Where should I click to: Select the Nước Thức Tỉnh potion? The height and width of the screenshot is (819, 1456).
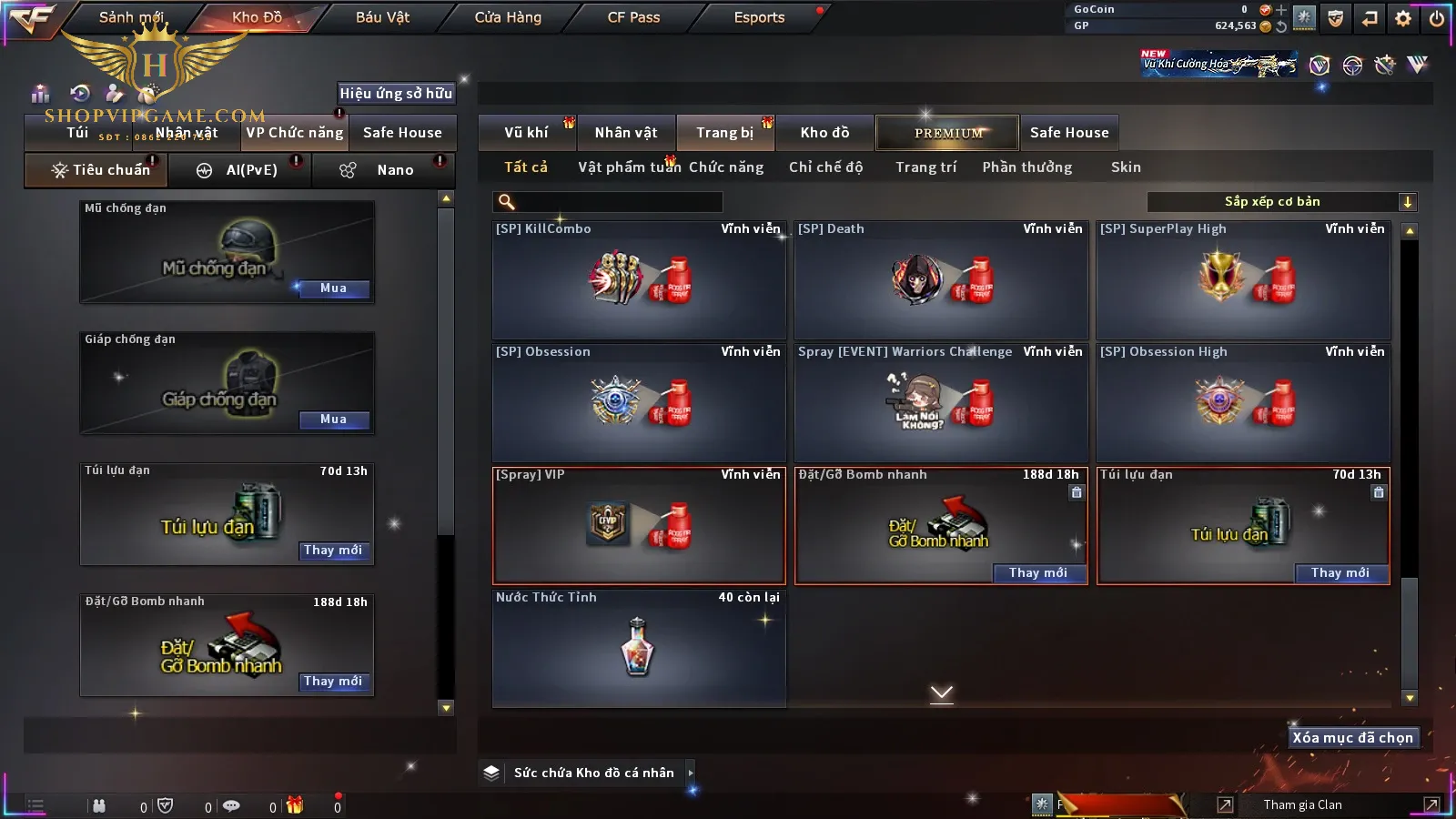click(639, 648)
